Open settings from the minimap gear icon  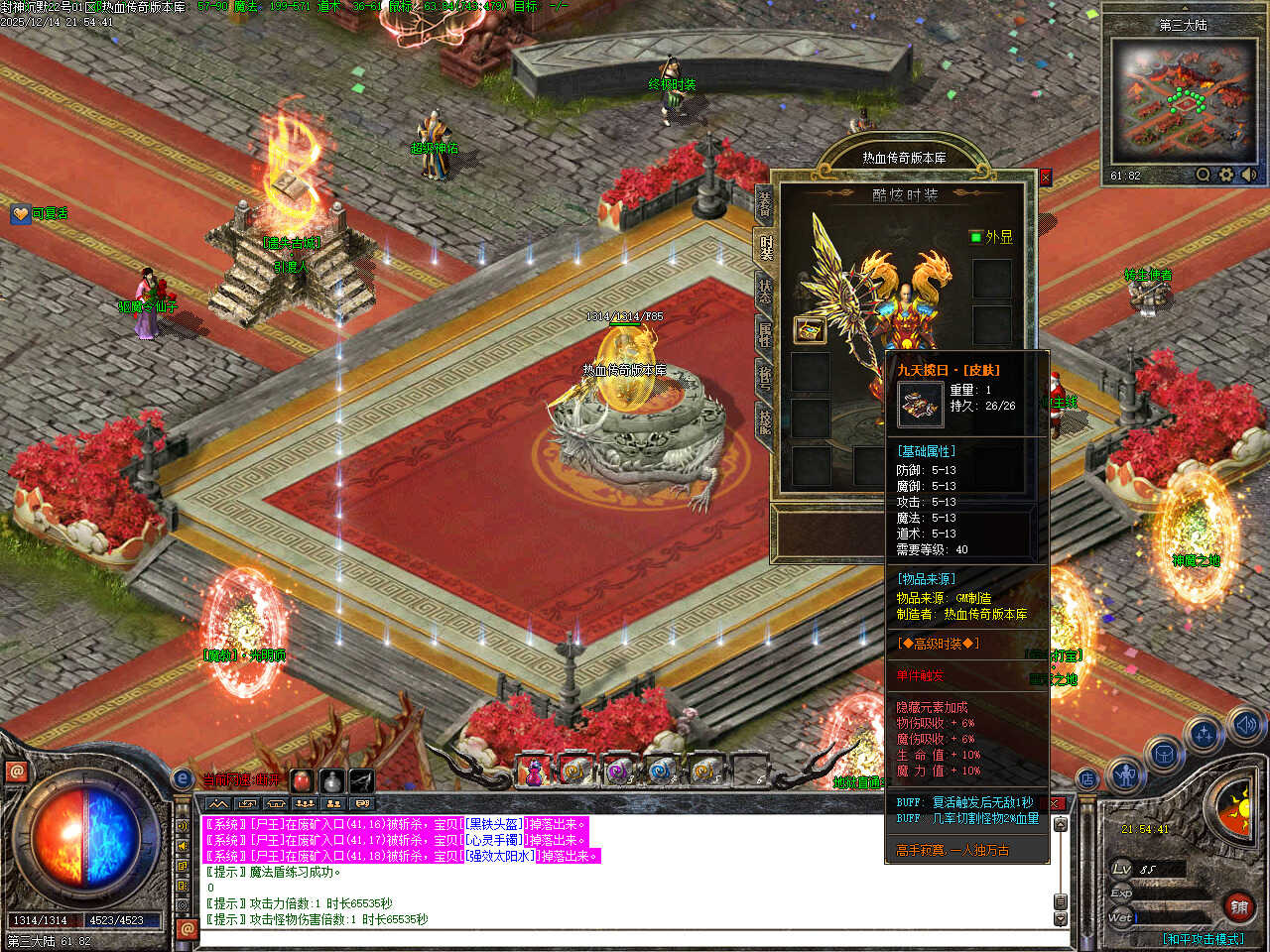[1226, 176]
